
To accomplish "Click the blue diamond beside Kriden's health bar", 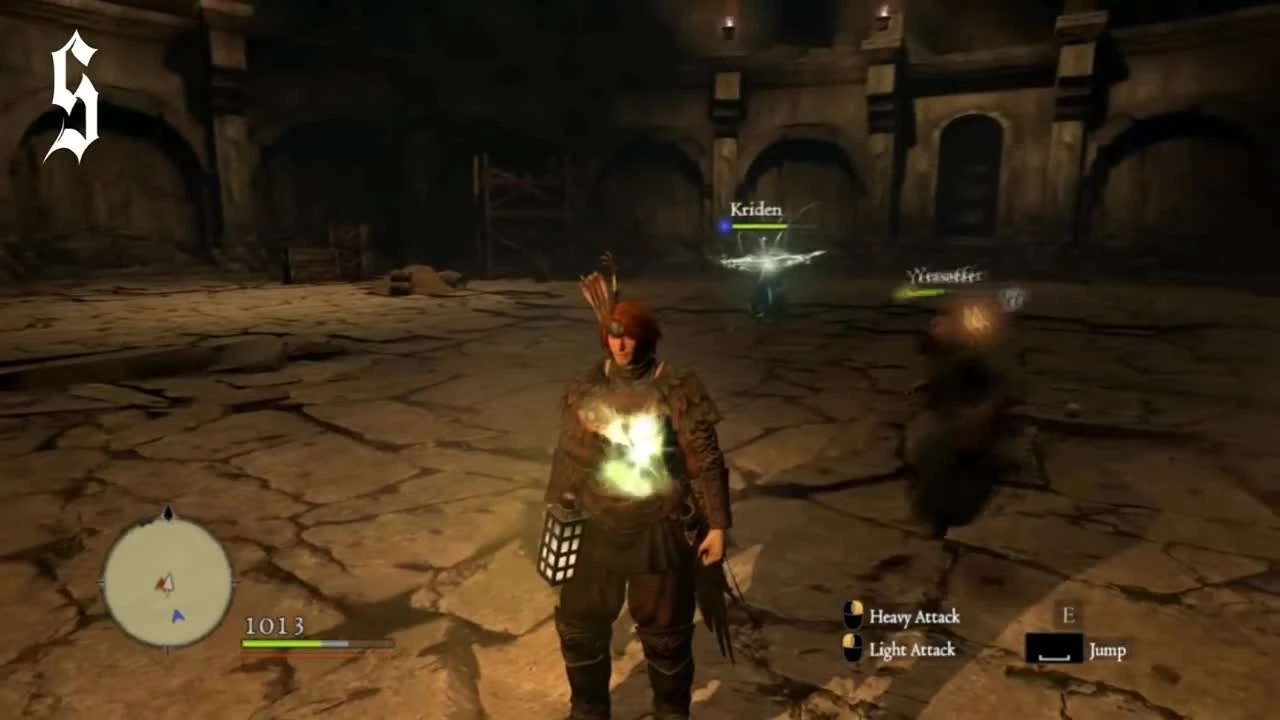I will pos(723,227).
